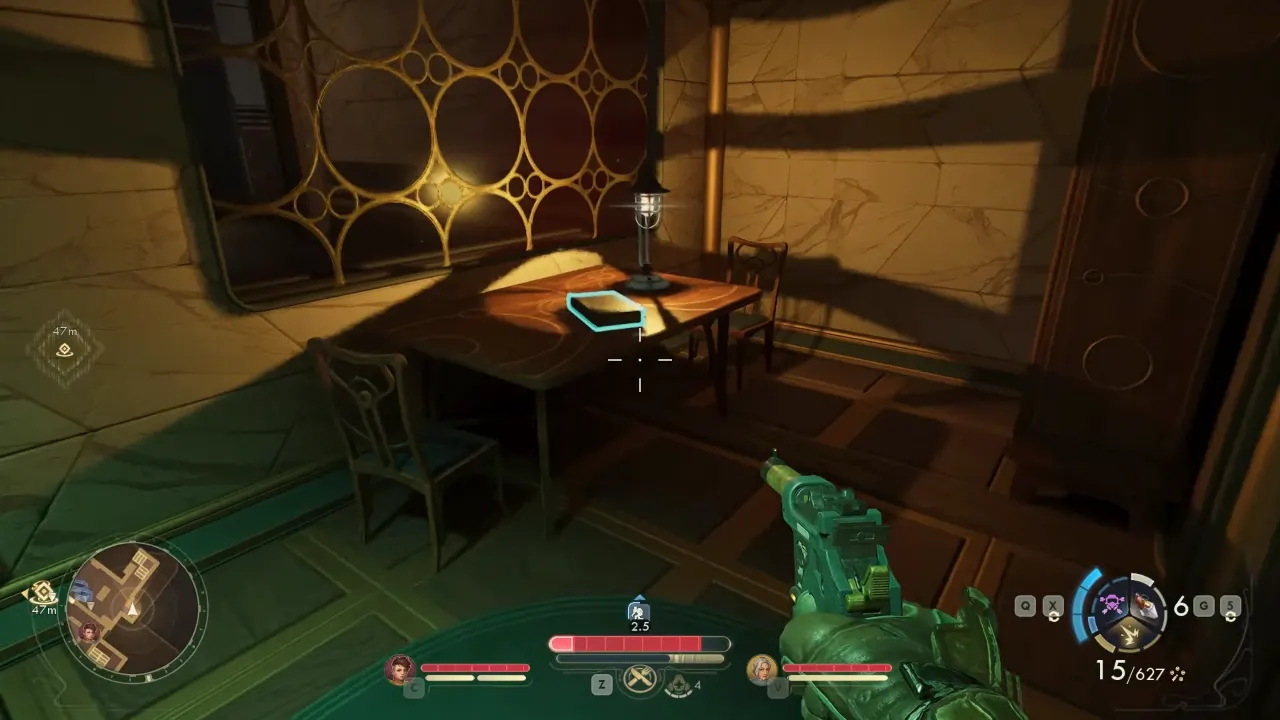The image size is (1280, 720).
Task: Select the yellow shock ability on the radial wheel
Action: [x=1130, y=632]
